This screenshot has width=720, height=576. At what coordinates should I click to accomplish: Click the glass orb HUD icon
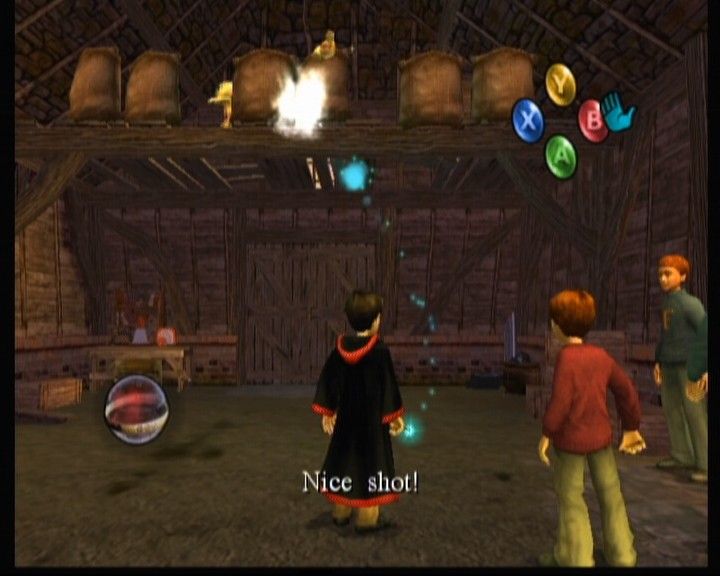point(137,408)
